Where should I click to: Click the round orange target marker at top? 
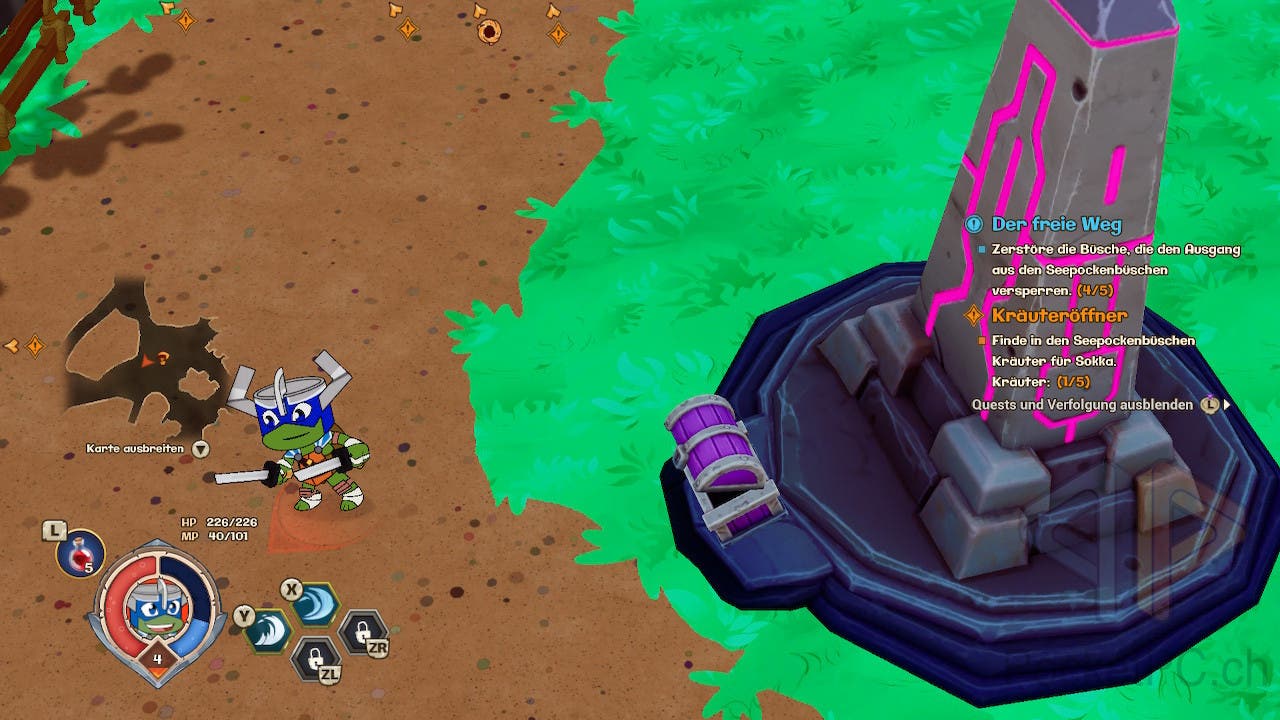[488, 32]
